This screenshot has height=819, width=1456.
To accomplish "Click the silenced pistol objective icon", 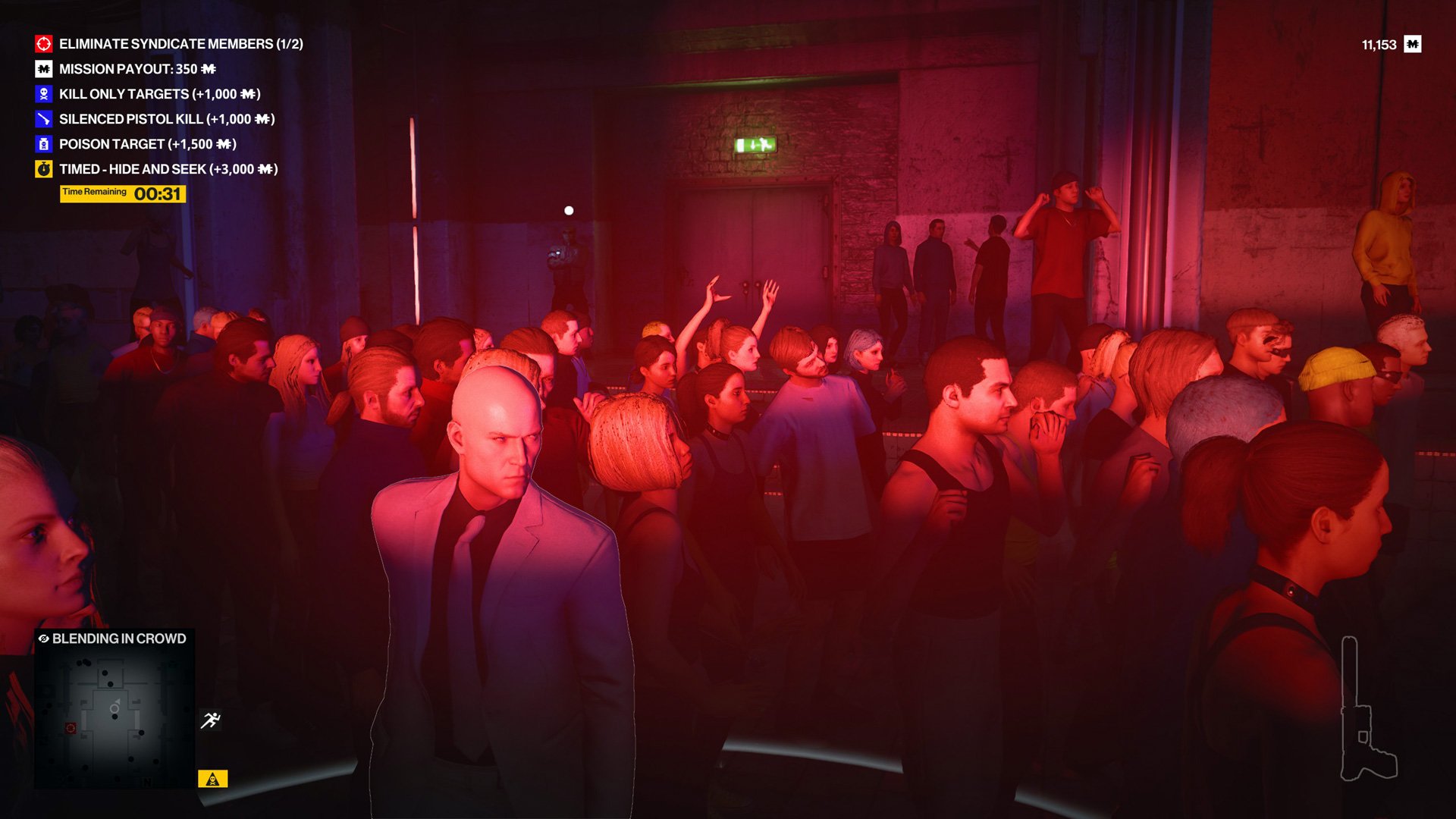I will (x=43, y=119).
